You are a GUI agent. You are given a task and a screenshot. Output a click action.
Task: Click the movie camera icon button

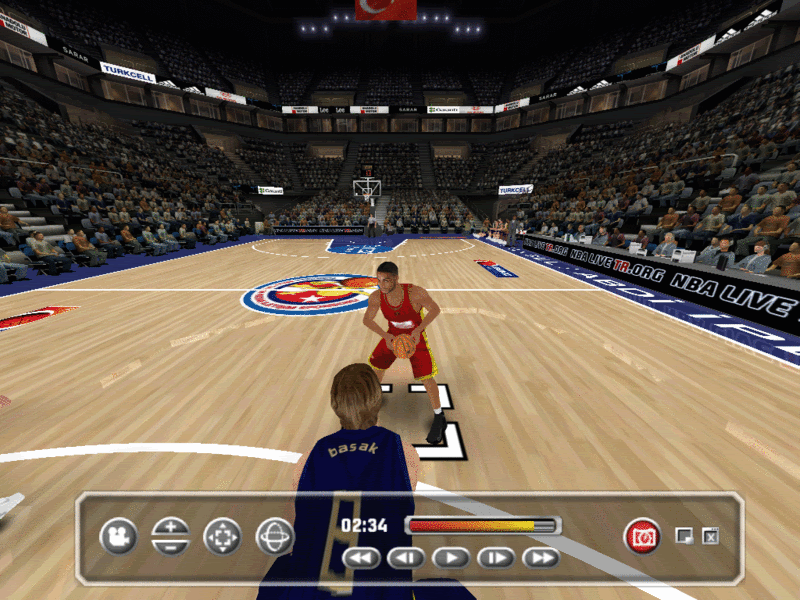(118, 537)
